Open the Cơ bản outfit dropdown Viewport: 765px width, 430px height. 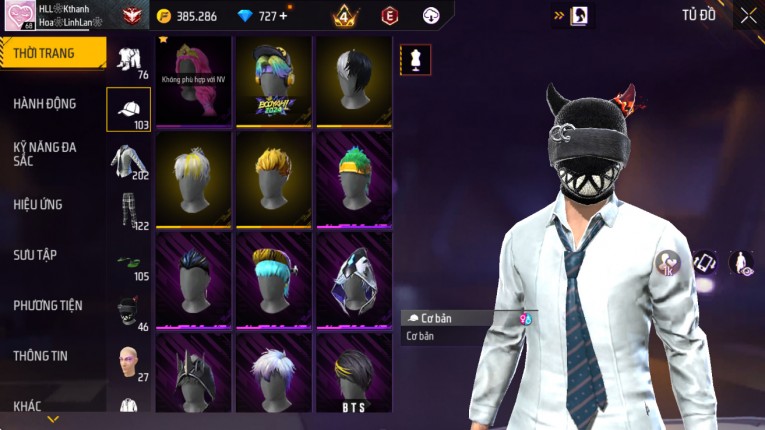[469, 318]
